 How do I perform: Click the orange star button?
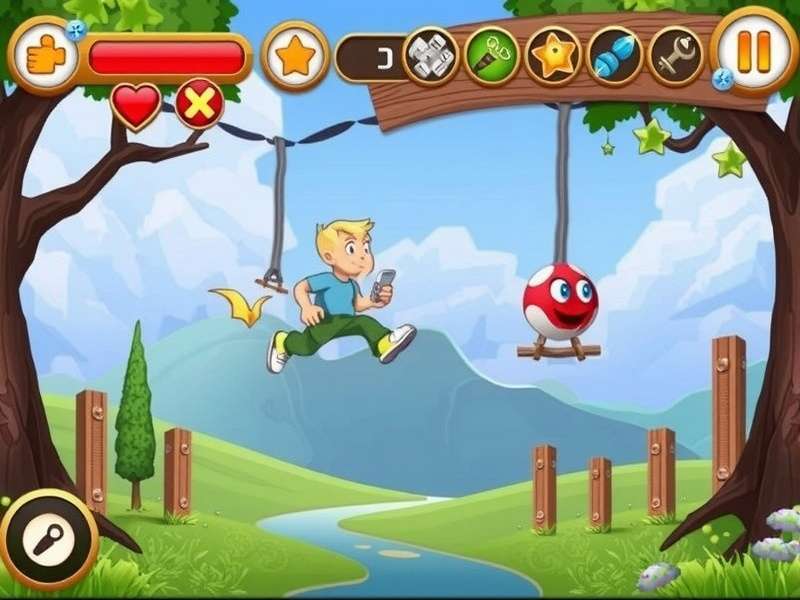click(x=295, y=56)
